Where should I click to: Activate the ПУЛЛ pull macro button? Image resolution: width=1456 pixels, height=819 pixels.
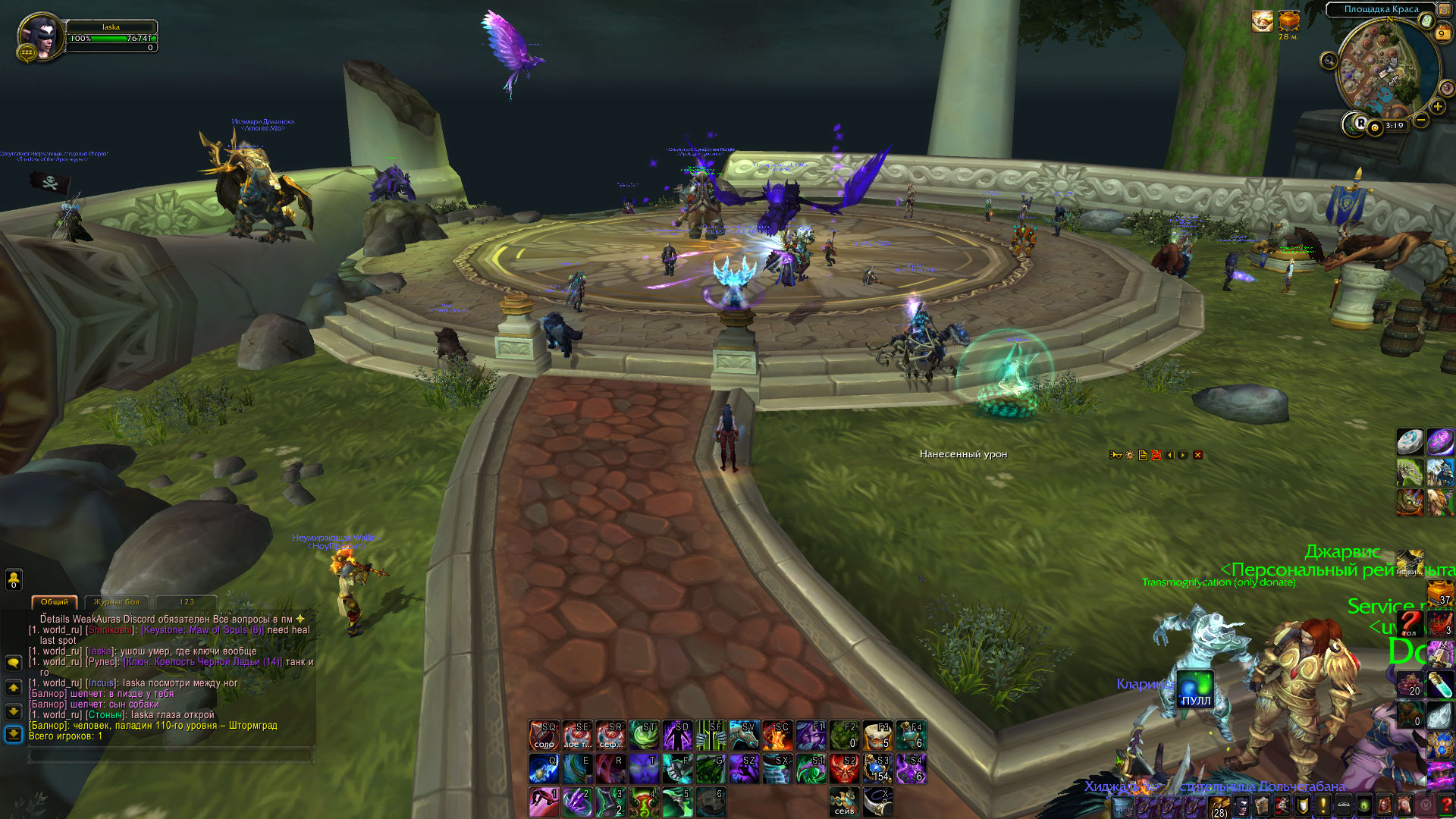click(x=1195, y=689)
